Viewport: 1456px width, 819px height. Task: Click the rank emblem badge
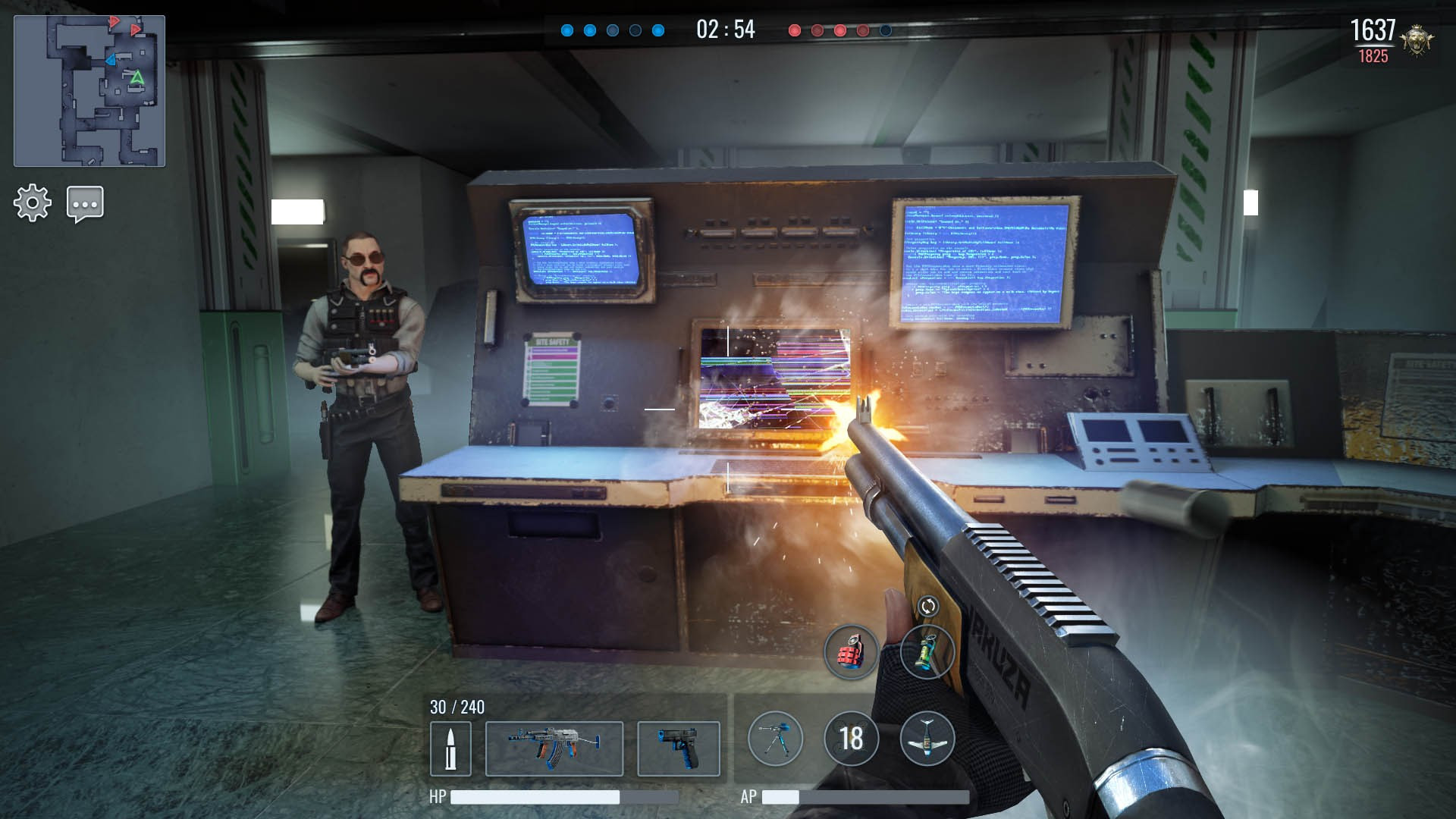1417,39
